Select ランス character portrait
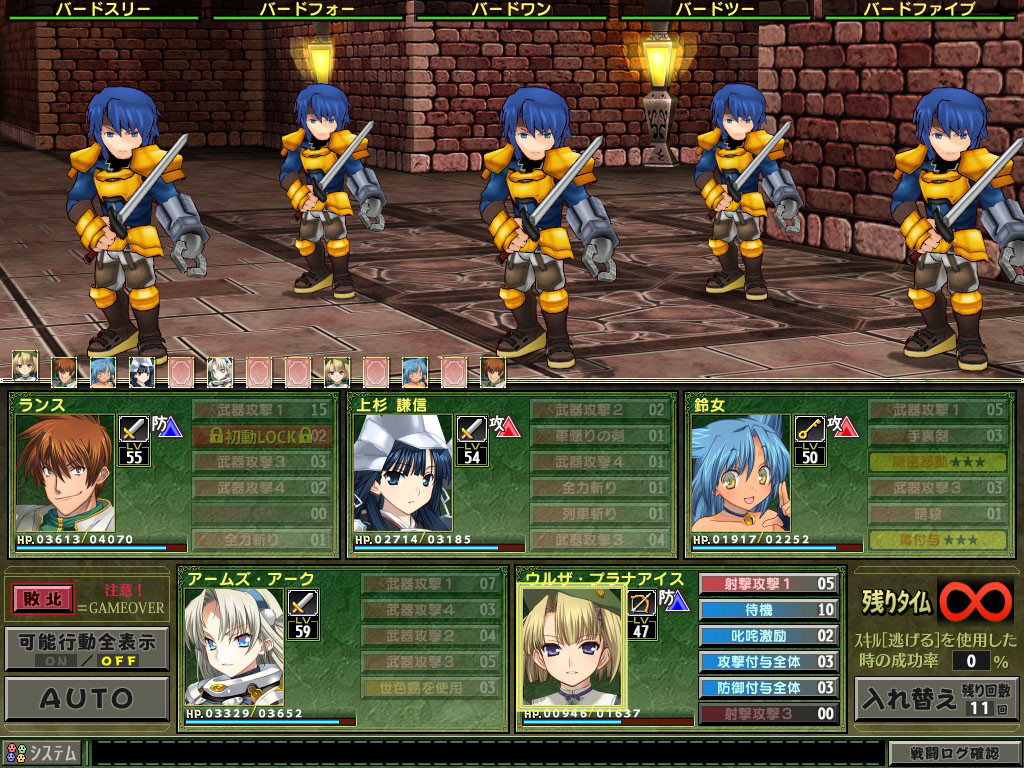1024x768 pixels. 65,473
